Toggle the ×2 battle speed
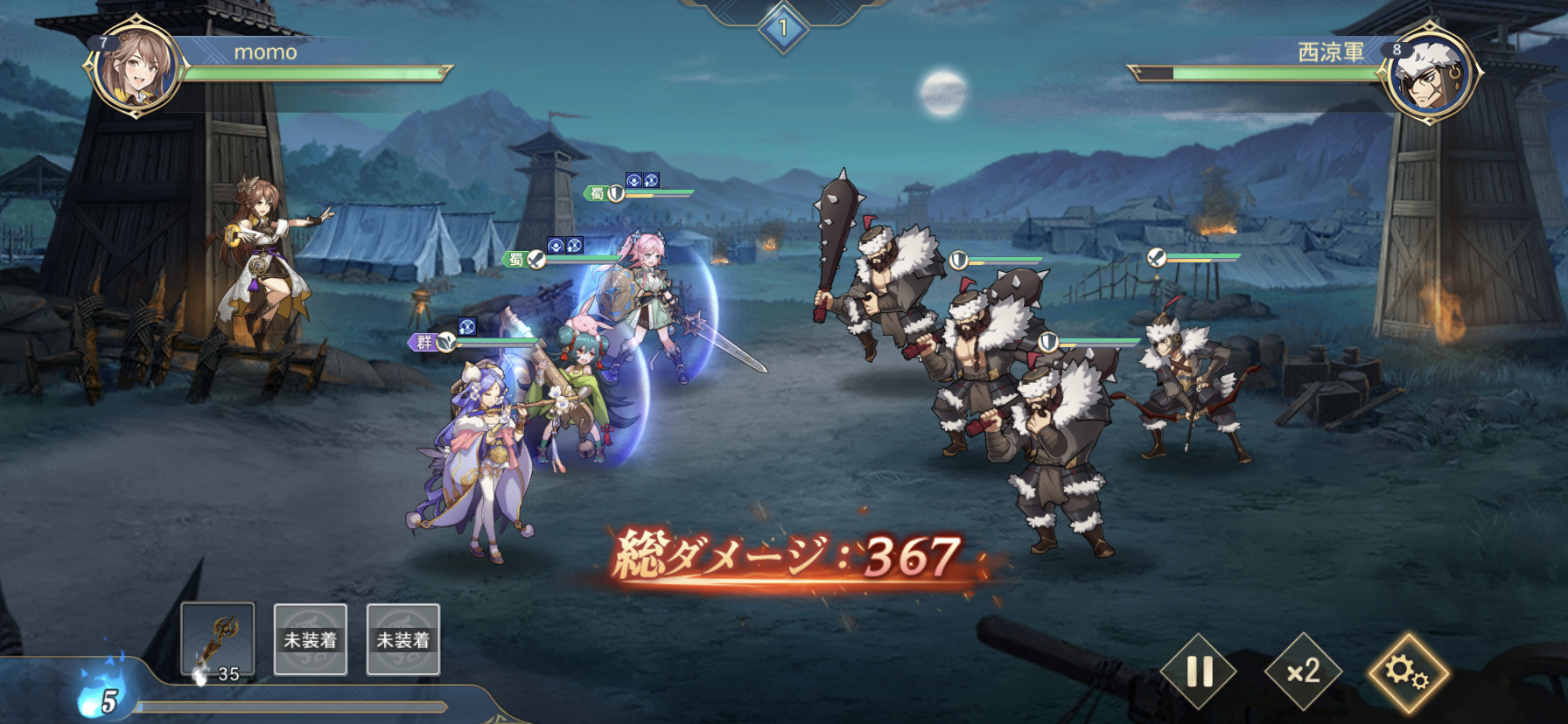This screenshot has width=1568, height=724. (x=1304, y=672)
